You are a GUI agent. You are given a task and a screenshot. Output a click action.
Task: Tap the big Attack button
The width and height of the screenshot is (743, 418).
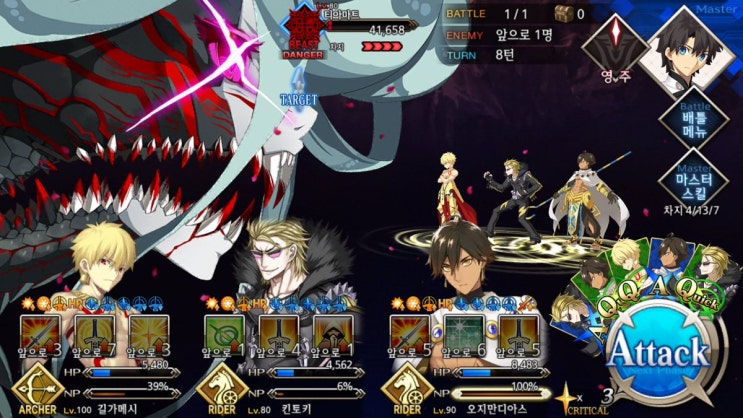tap(659, 350)
